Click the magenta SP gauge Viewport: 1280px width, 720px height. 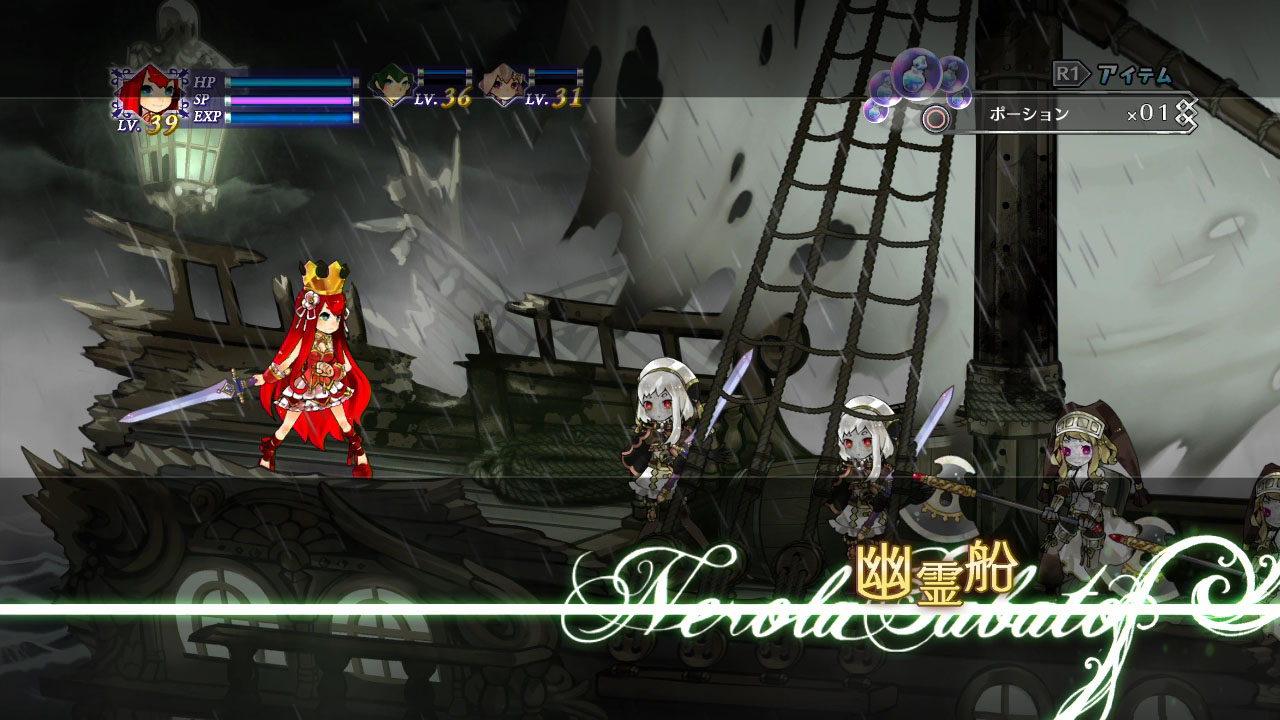point(289,100)
